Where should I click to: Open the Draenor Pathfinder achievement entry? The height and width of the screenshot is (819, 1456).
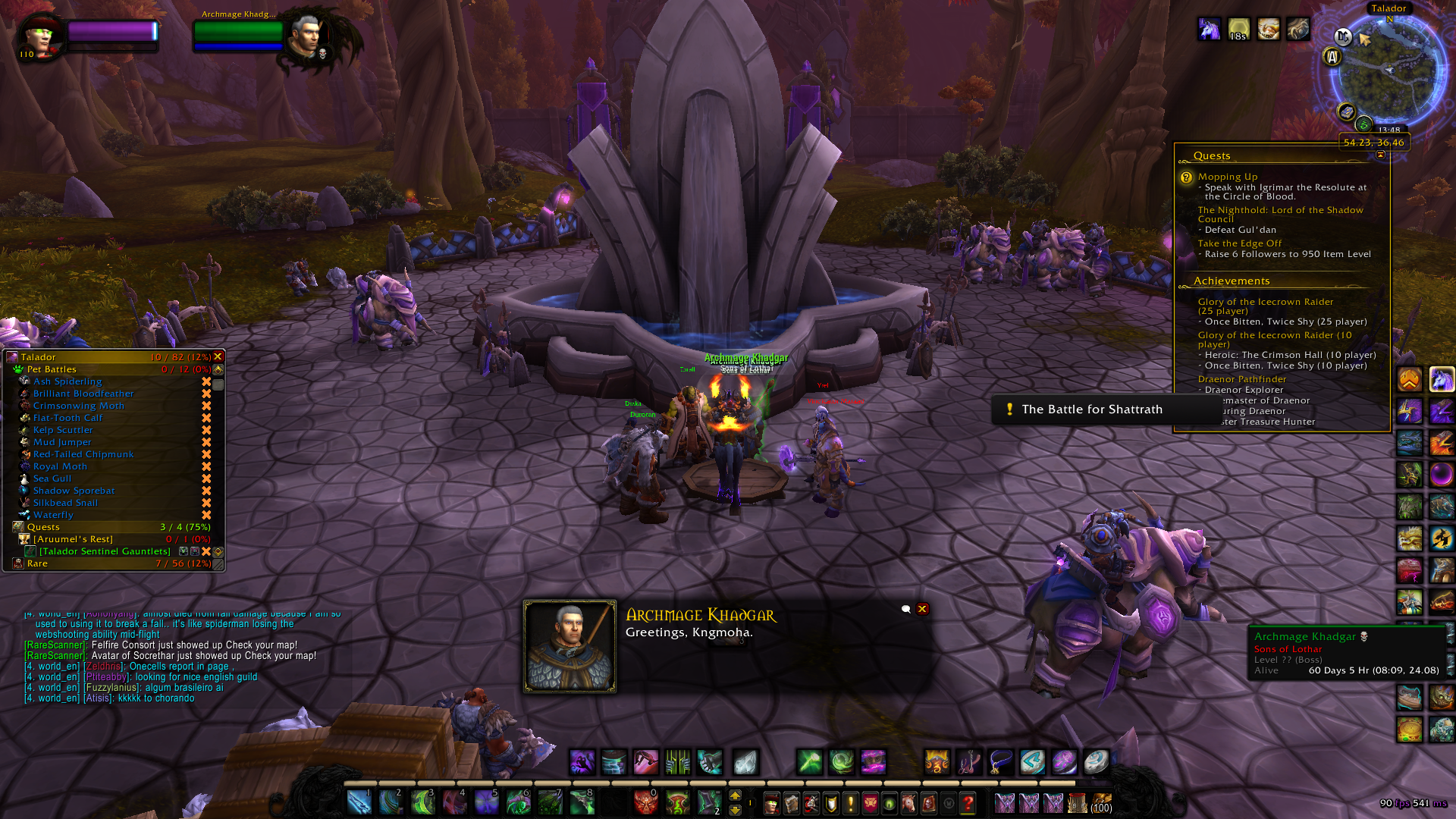point(1241,379)
